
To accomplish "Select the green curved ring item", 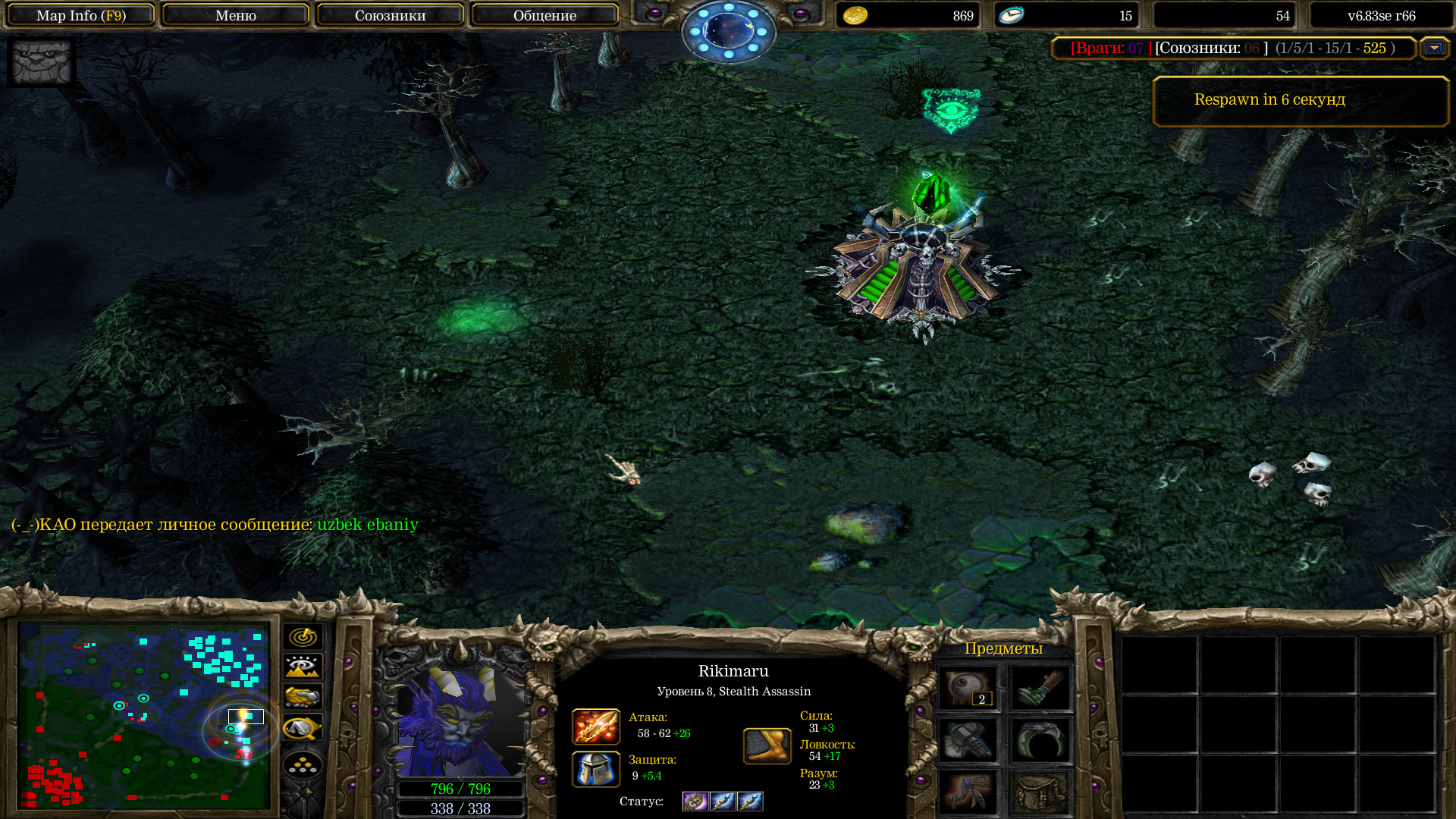I will pos(1040,741).
